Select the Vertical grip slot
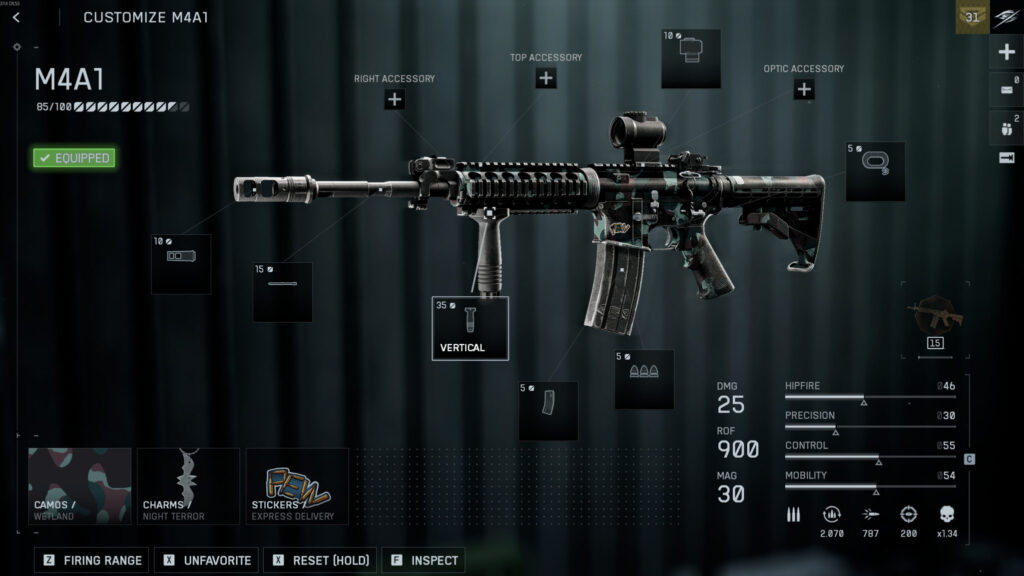 [470, 328]
